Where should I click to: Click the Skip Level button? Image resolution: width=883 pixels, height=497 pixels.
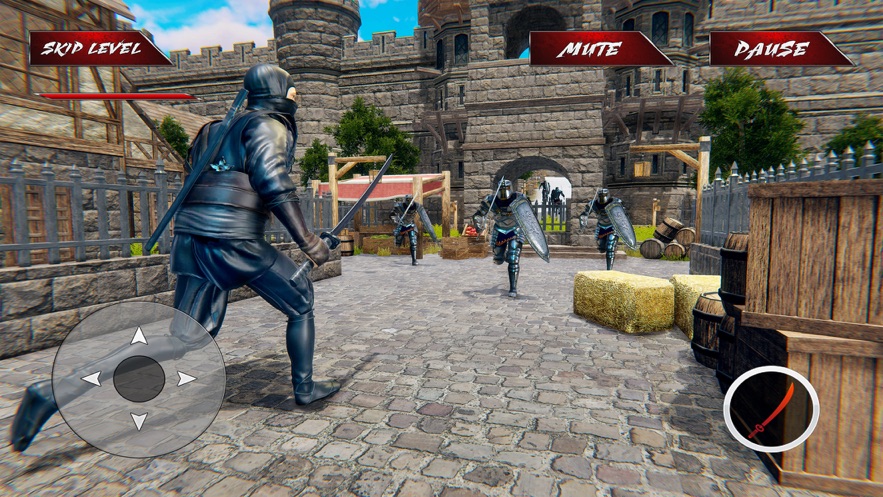98,48
